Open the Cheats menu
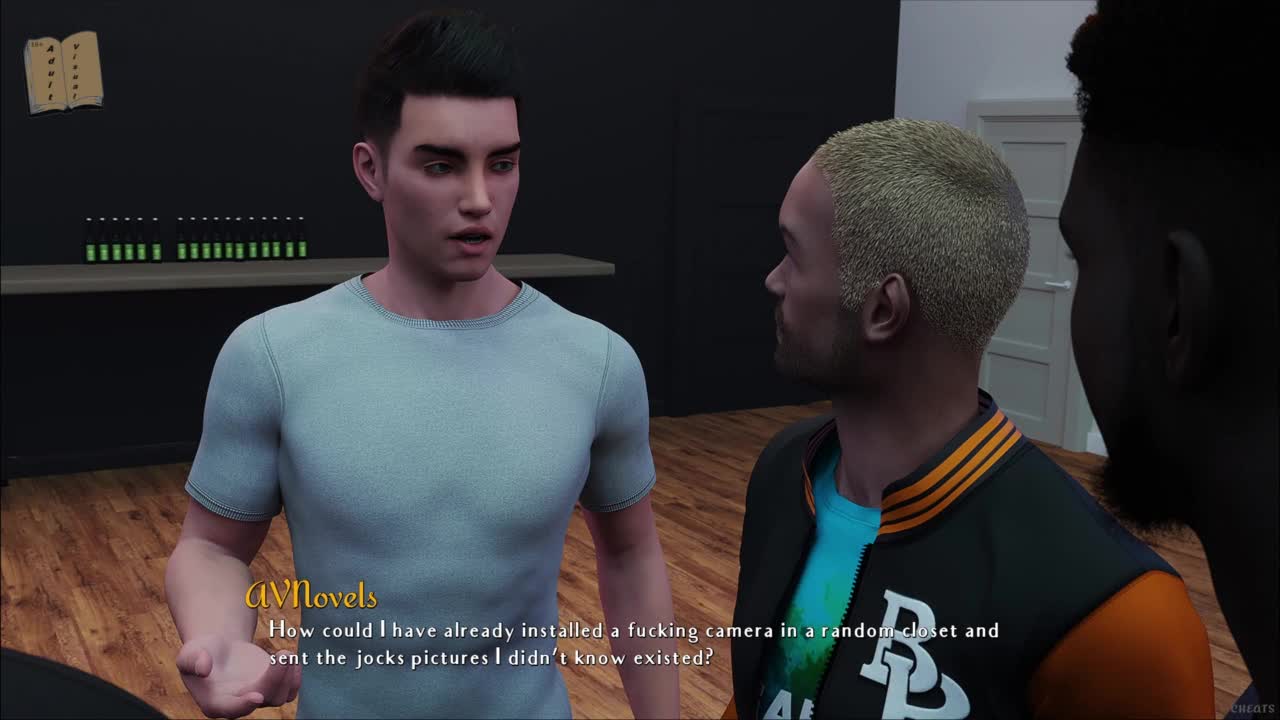 (1252, 708)
